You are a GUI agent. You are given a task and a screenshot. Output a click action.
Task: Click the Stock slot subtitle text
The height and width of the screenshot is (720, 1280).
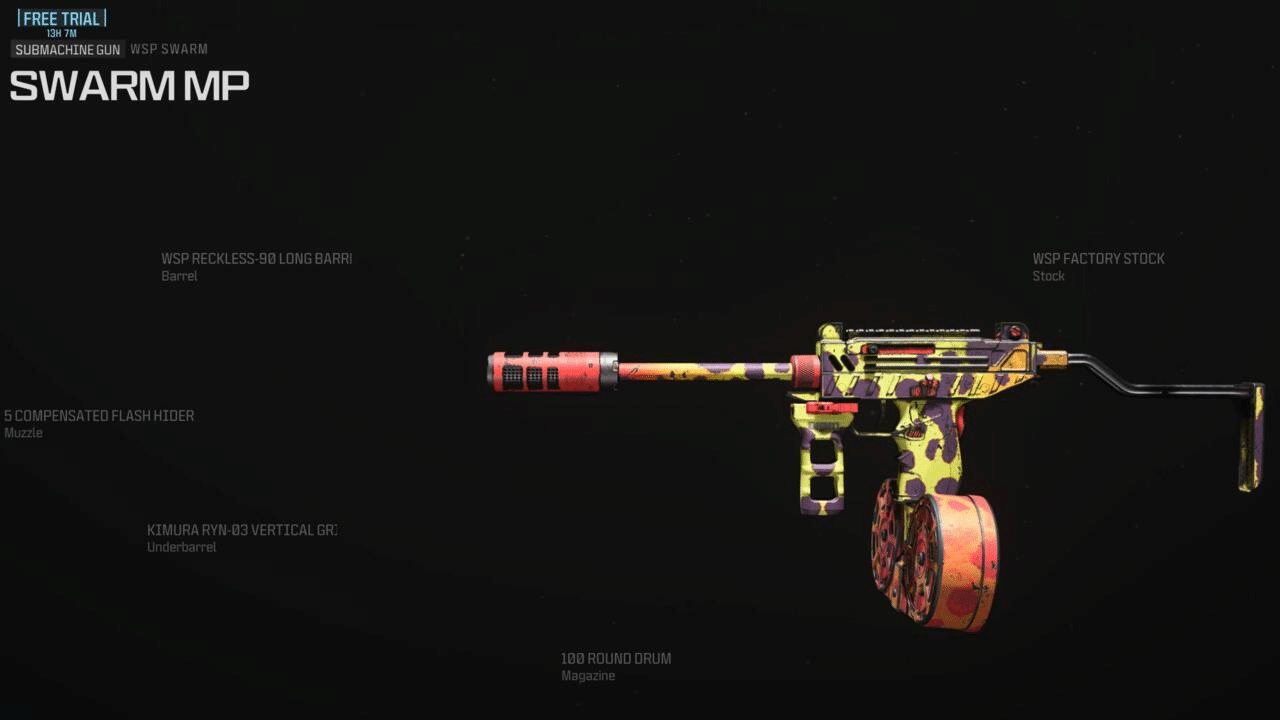tap(1048, 276)
